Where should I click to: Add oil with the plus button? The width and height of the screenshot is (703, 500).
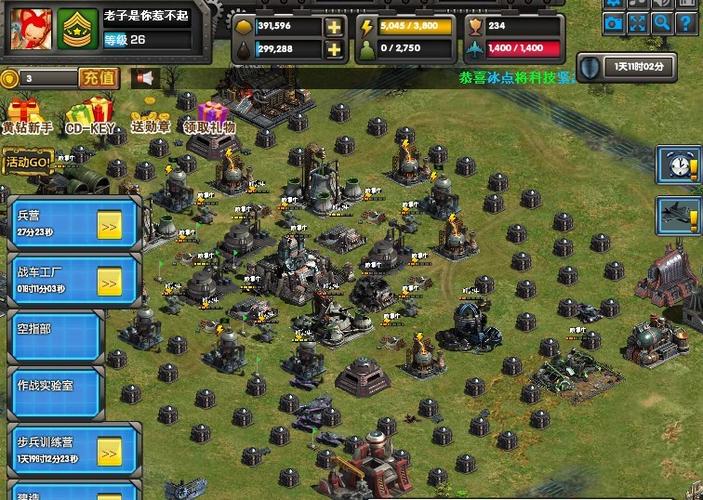coord(334,48)
